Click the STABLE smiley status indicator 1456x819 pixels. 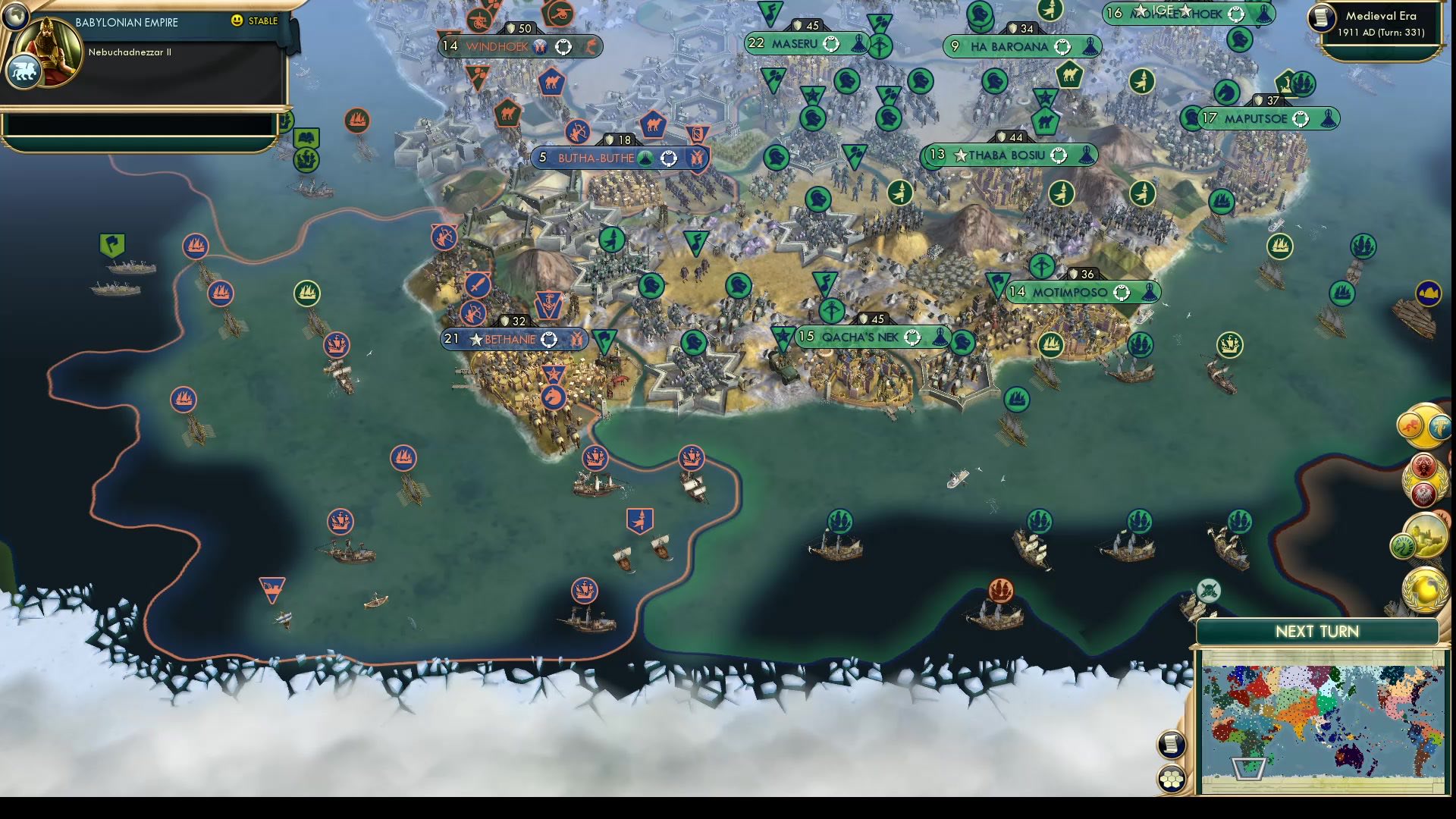(237, 21)
